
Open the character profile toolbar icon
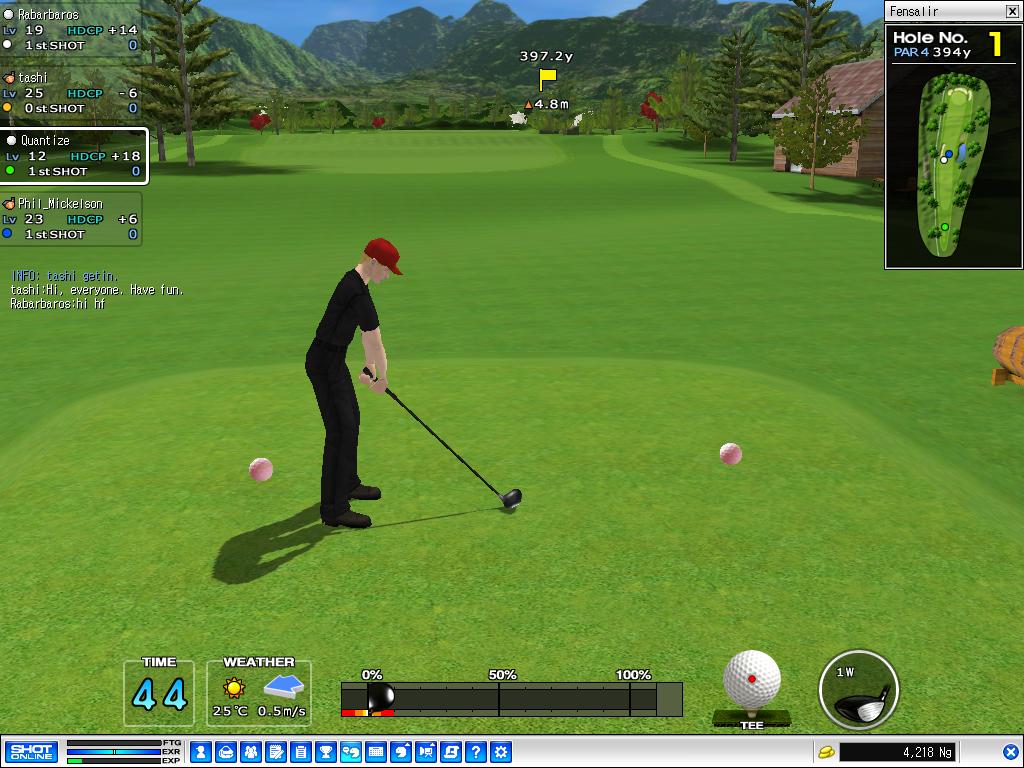200,751
